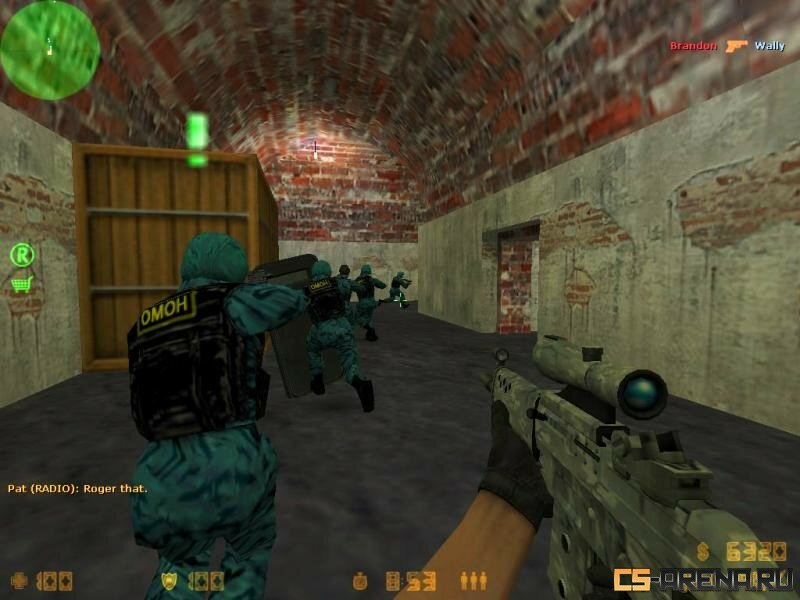Click the health cross icon

[19, 580]
